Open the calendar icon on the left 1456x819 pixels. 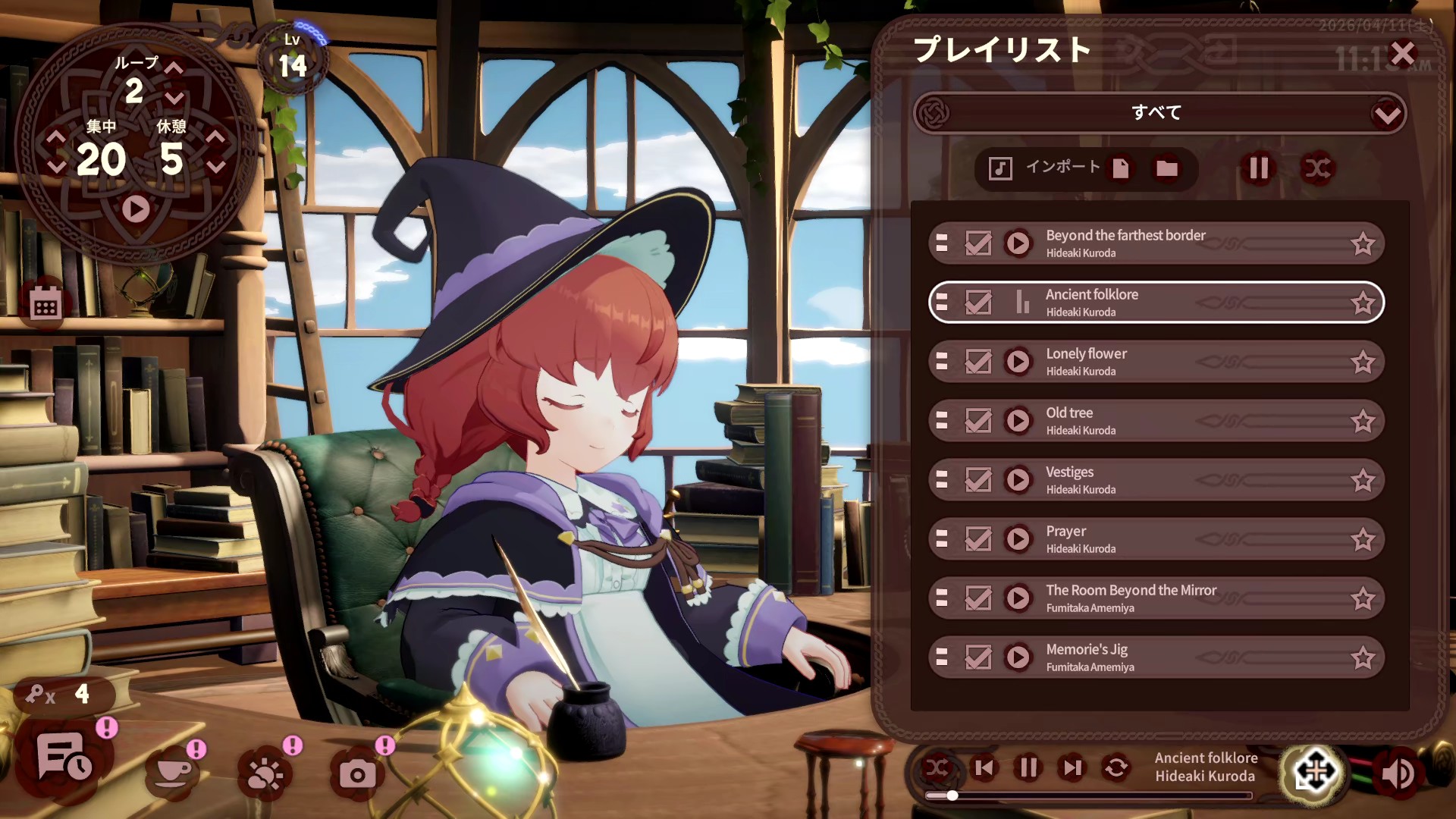click(x=45, y=303)
